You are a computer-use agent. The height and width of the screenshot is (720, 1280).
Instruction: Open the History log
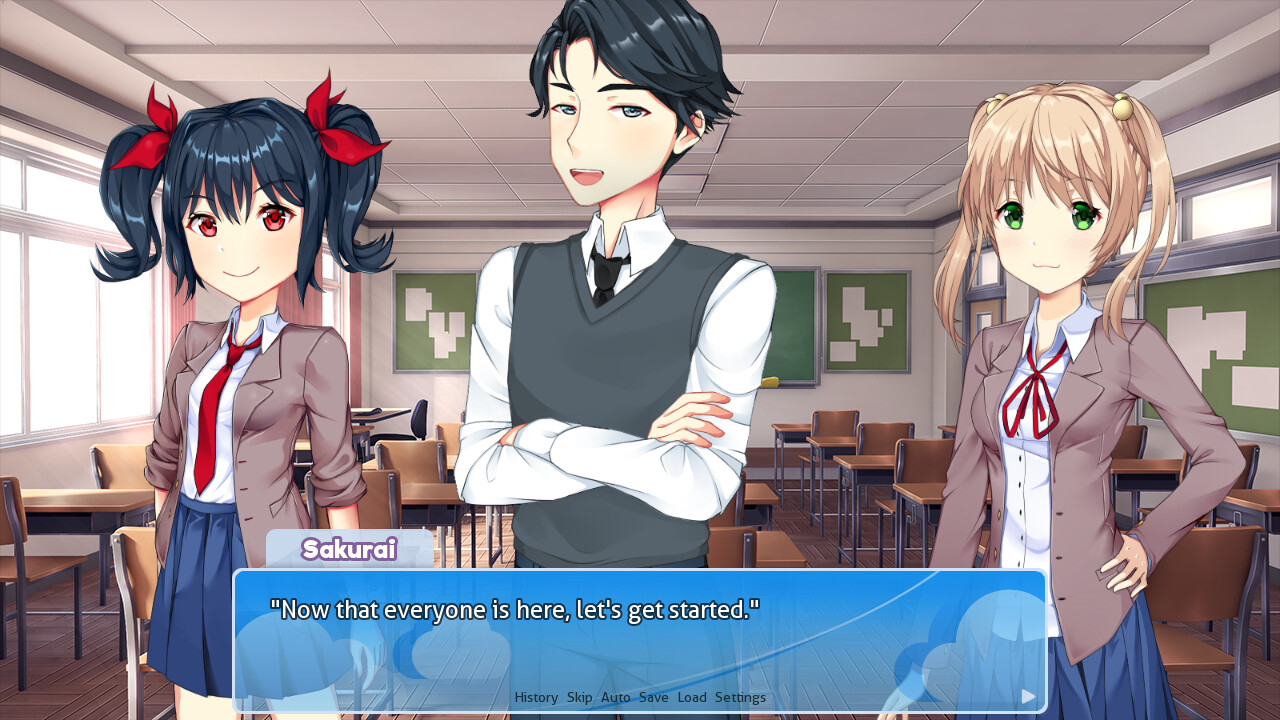point(536,697)
